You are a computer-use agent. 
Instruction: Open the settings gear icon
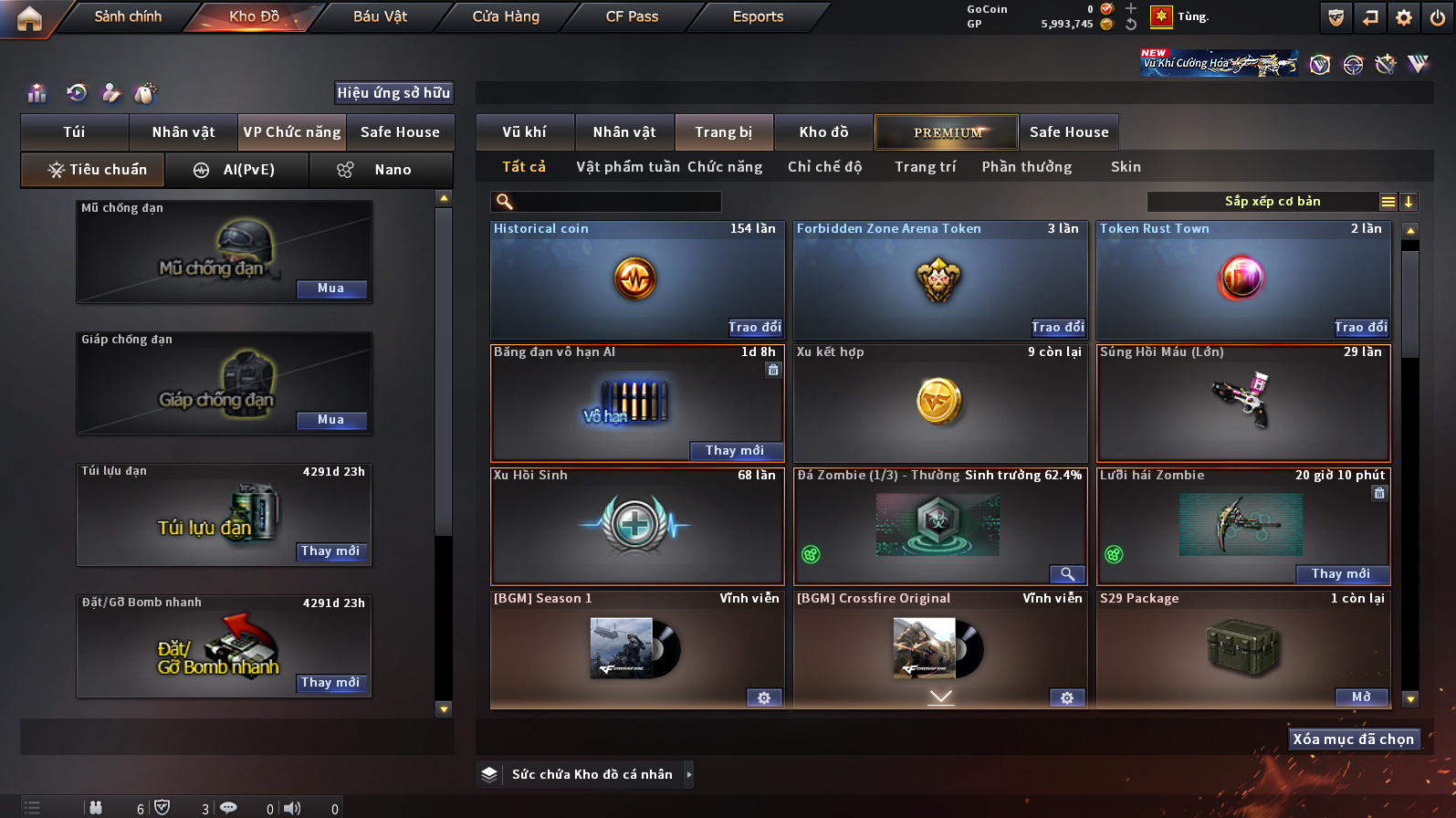pyautogui.click(x=1404, y=17)
